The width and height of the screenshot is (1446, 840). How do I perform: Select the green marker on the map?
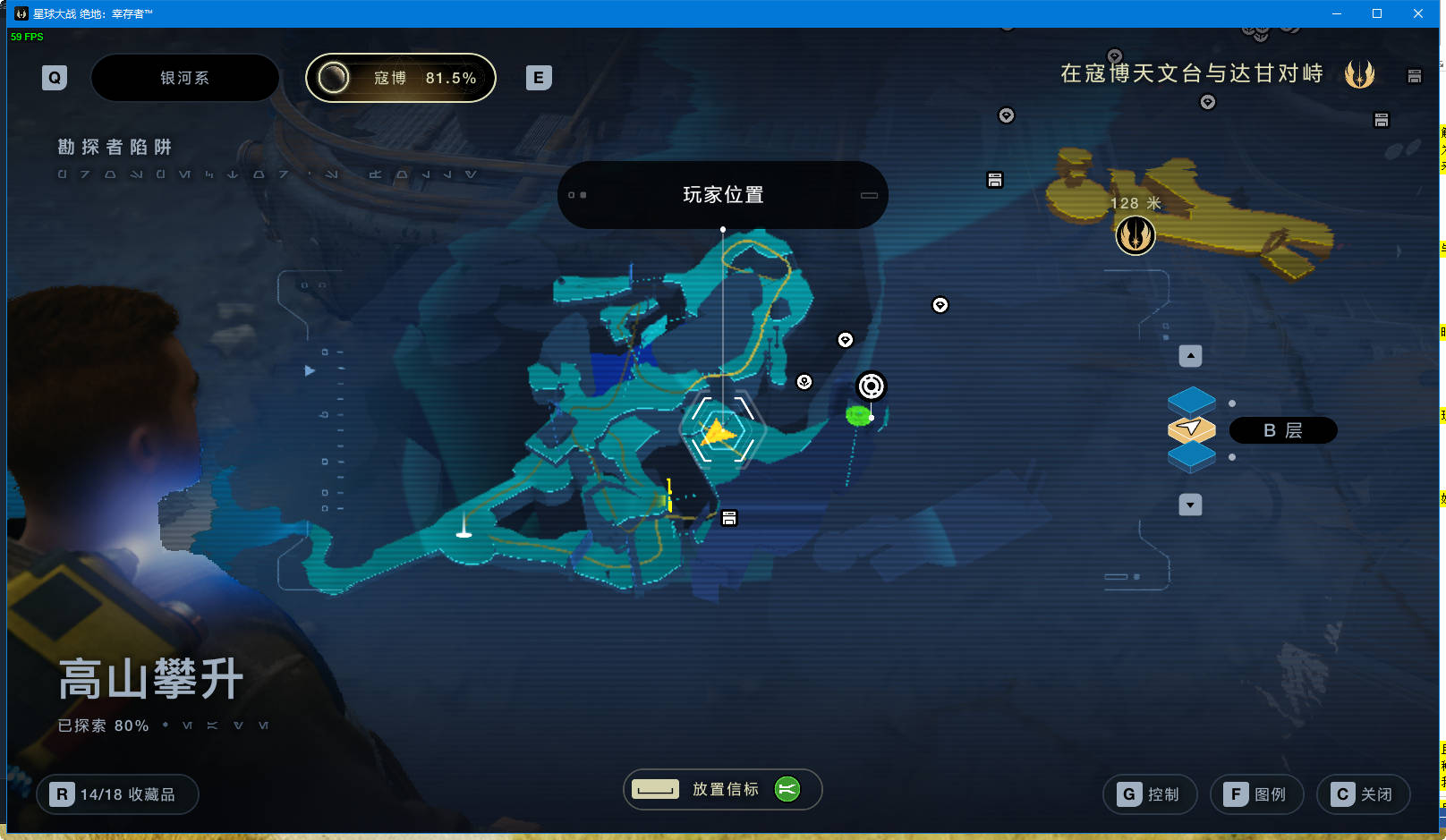click(x=858, y=415)
